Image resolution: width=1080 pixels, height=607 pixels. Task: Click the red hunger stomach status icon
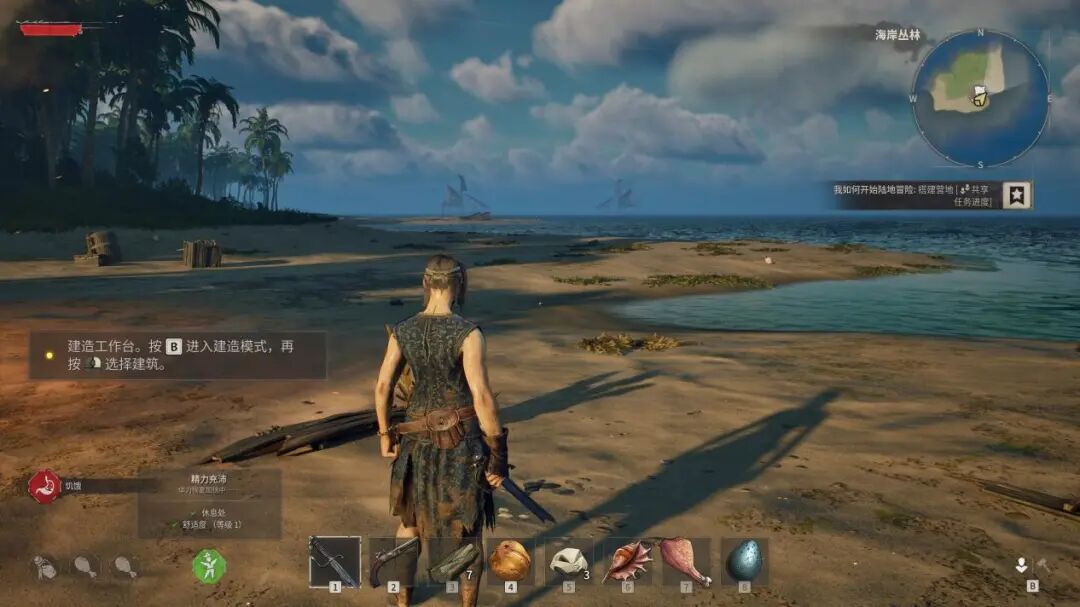click(44, 486)
